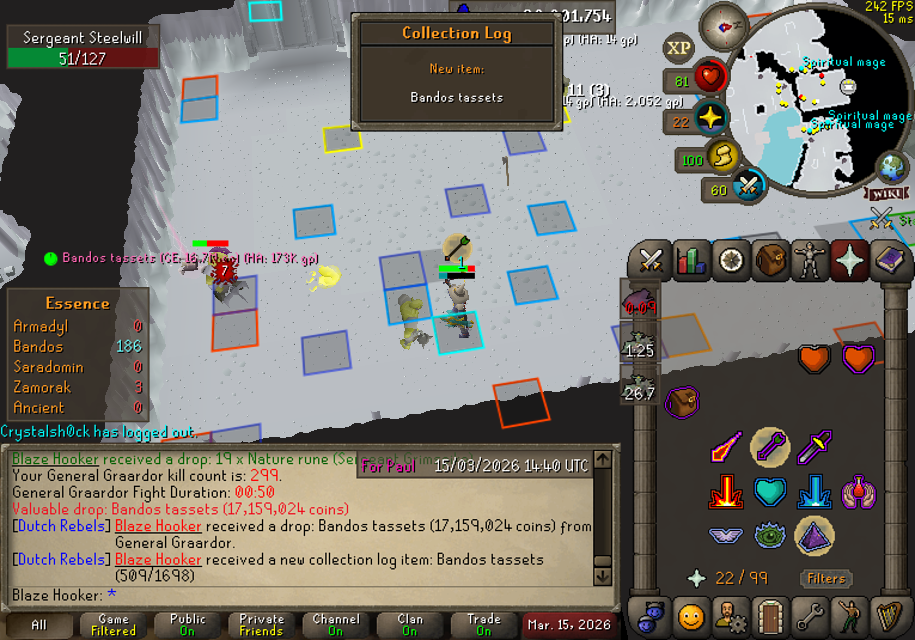This screenshot has width=915, height=640.
Task: Switch to the Skills tab
Action: [x=691, y=261]
